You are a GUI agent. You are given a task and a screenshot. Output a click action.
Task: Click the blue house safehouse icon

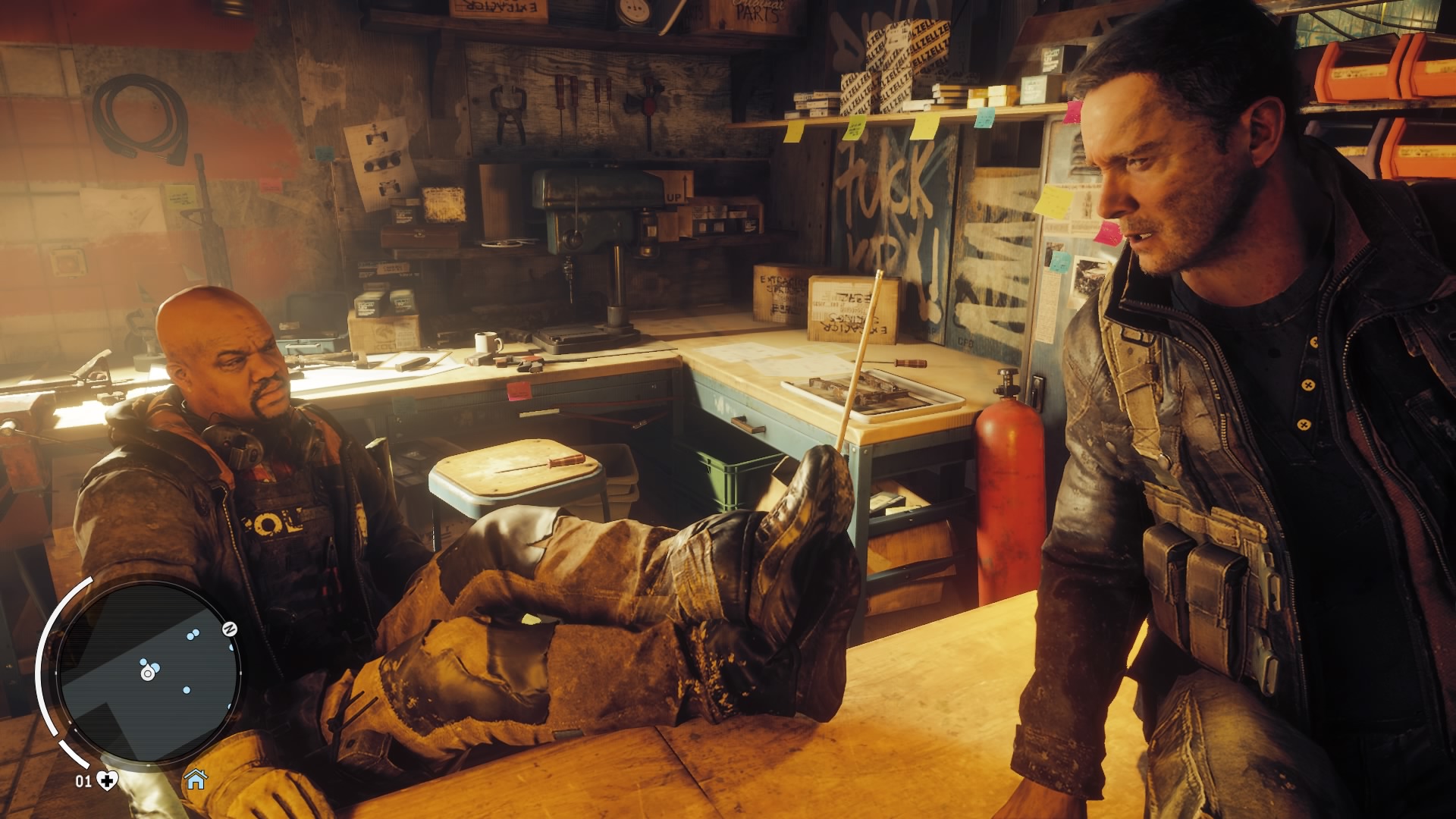click(x=196, y=779)
